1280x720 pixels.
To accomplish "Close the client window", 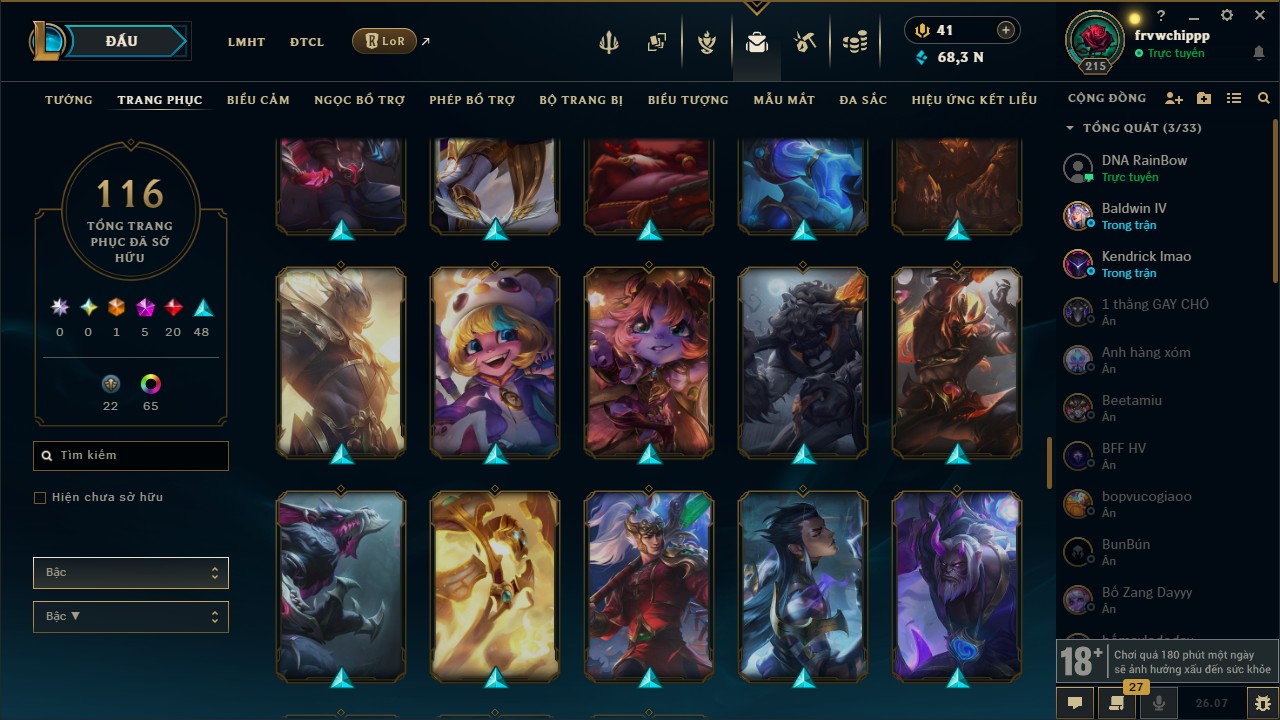I will point(1260,16).
